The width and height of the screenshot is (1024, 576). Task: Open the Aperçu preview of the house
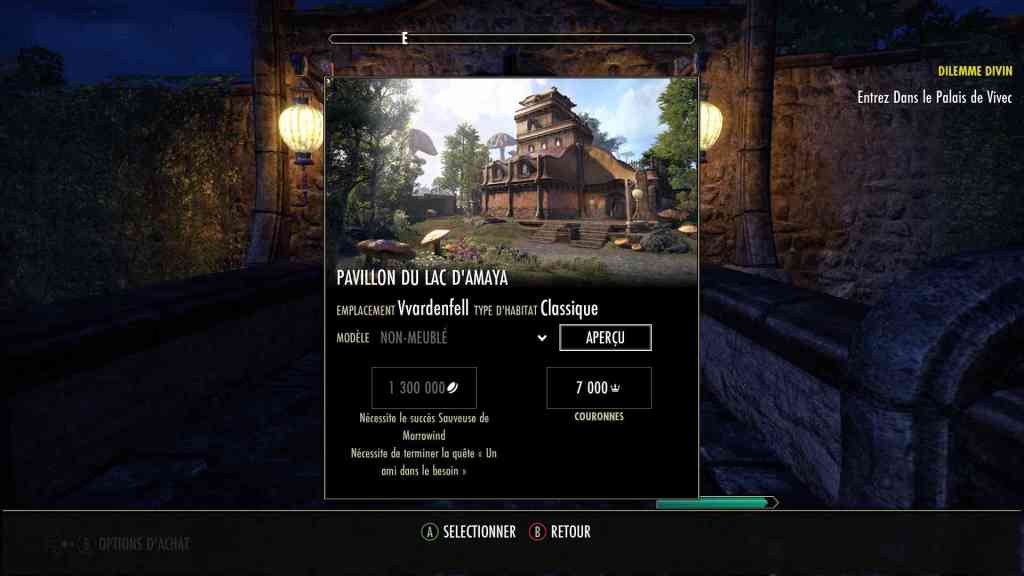[605, 338]
